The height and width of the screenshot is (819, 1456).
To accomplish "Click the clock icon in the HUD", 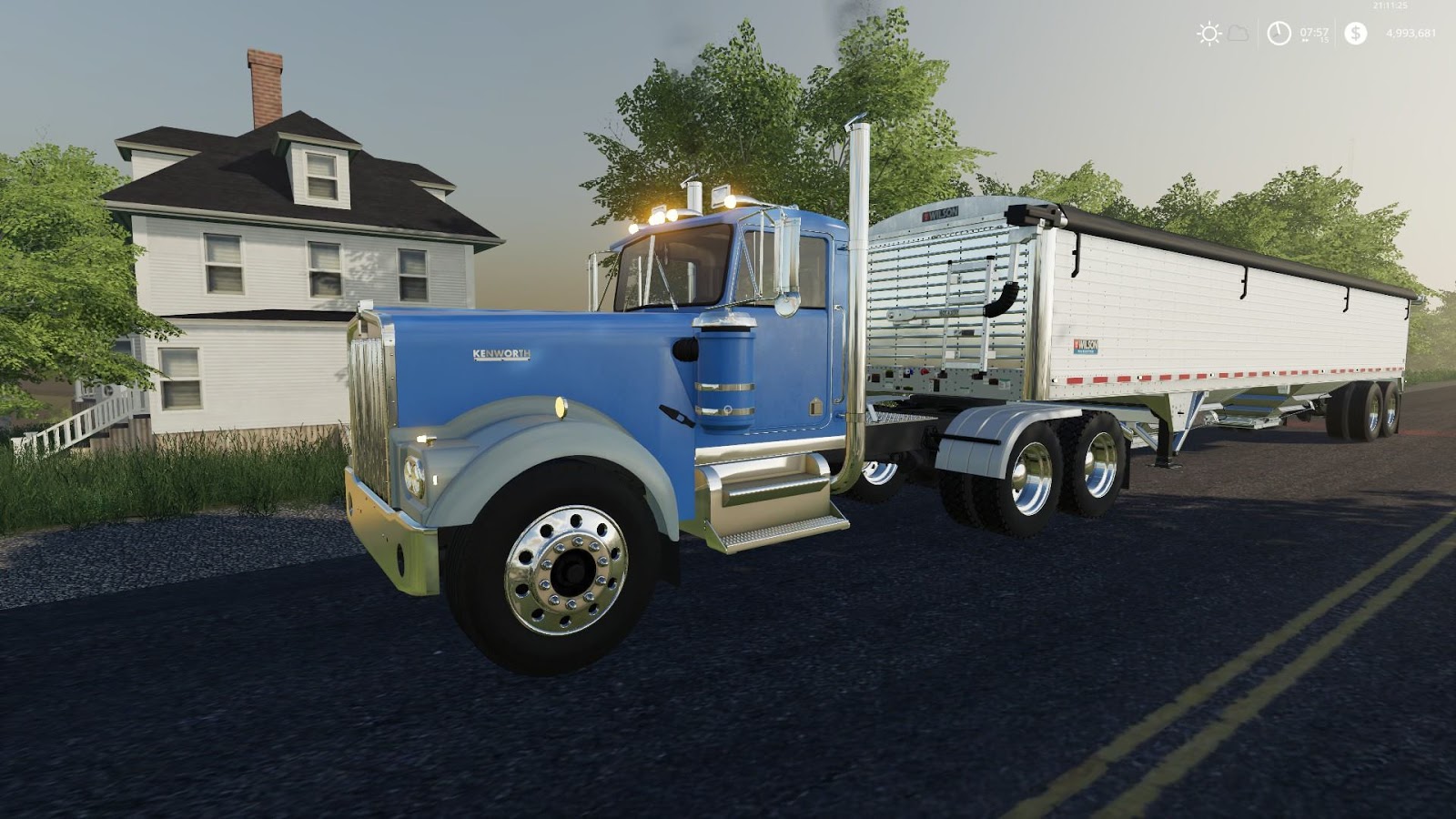I will tap(1279, 34).
